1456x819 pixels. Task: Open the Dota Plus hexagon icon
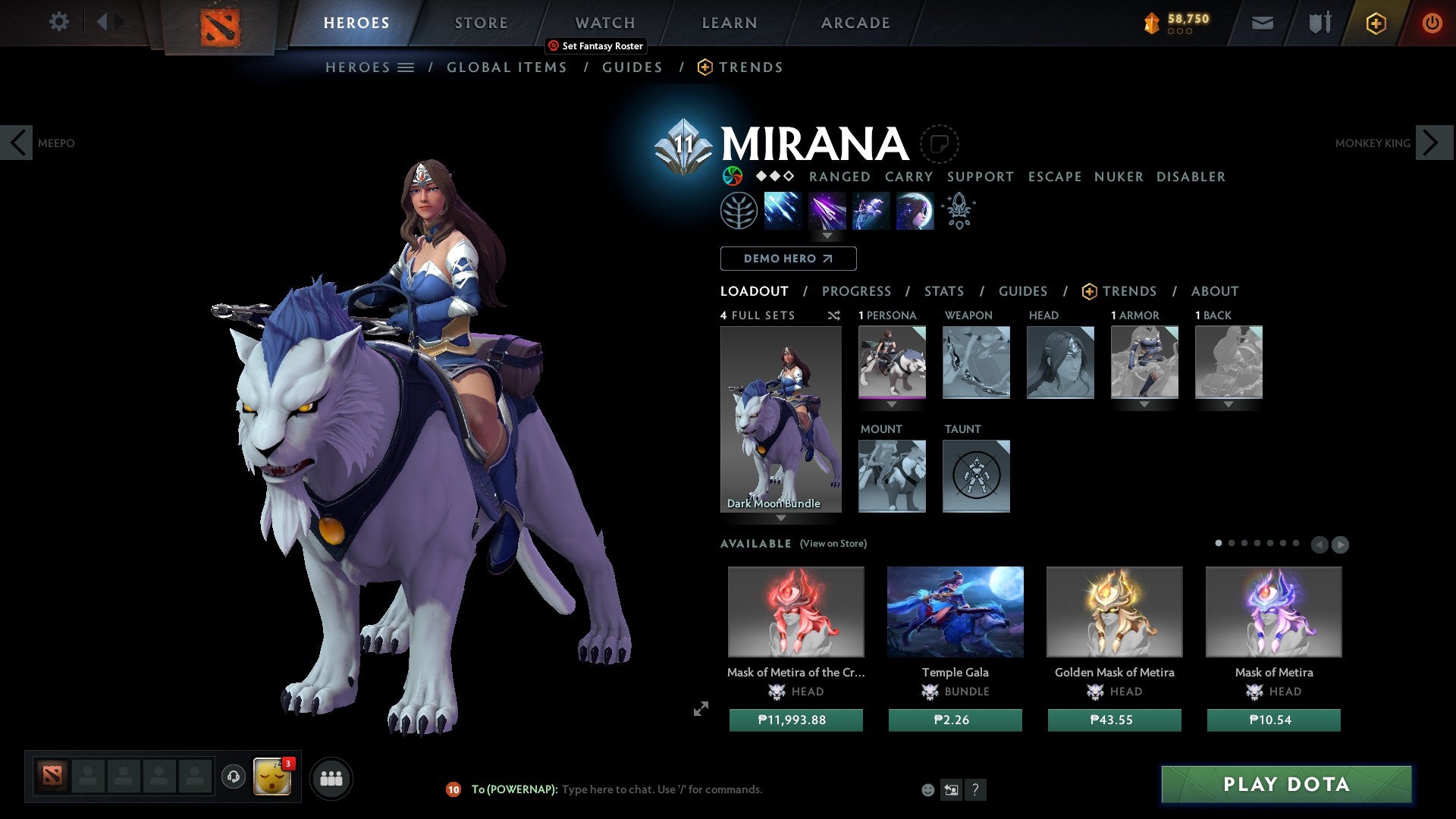click(1375, 23)
